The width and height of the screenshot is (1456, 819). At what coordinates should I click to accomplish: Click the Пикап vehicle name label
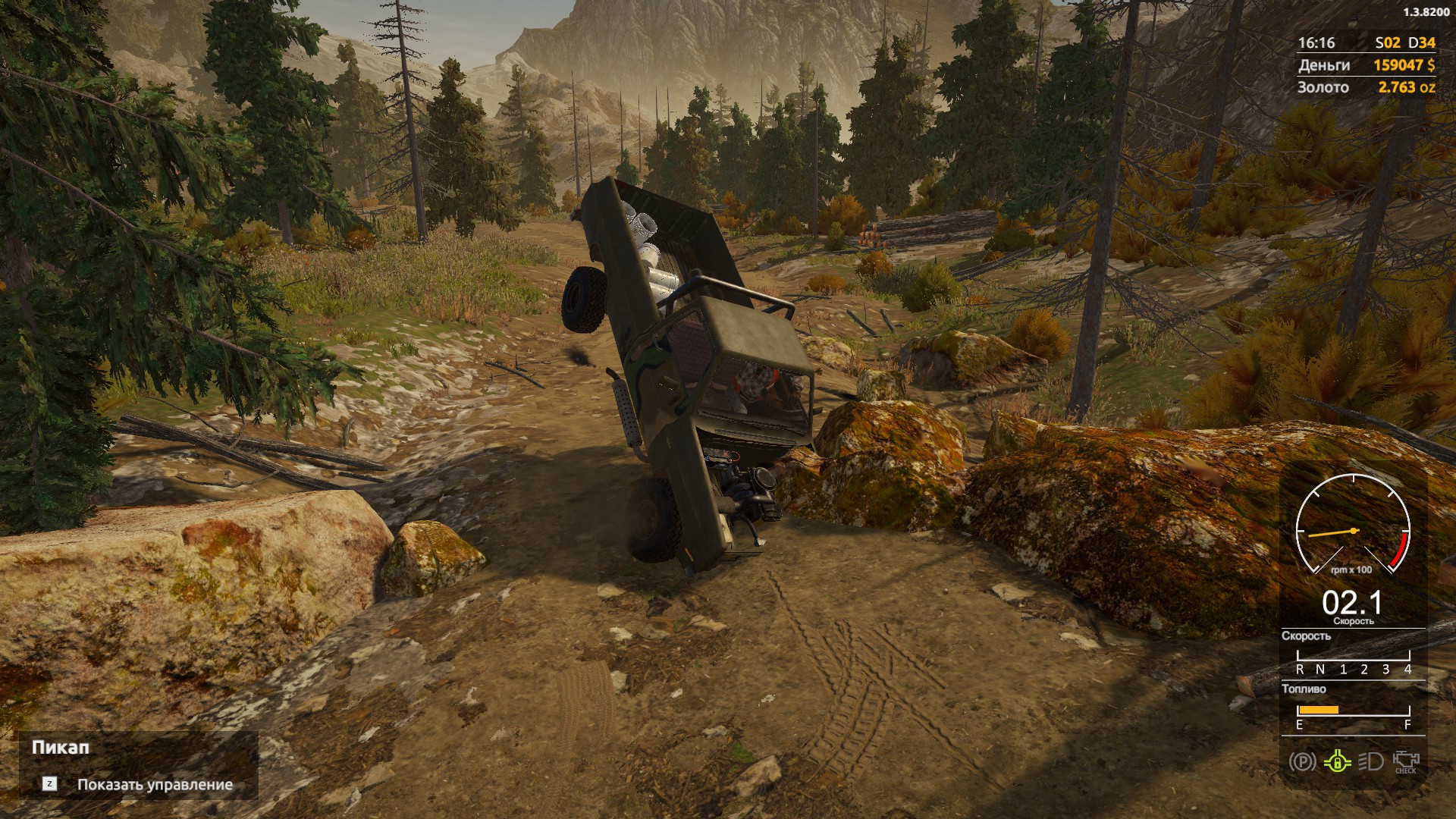61,748
